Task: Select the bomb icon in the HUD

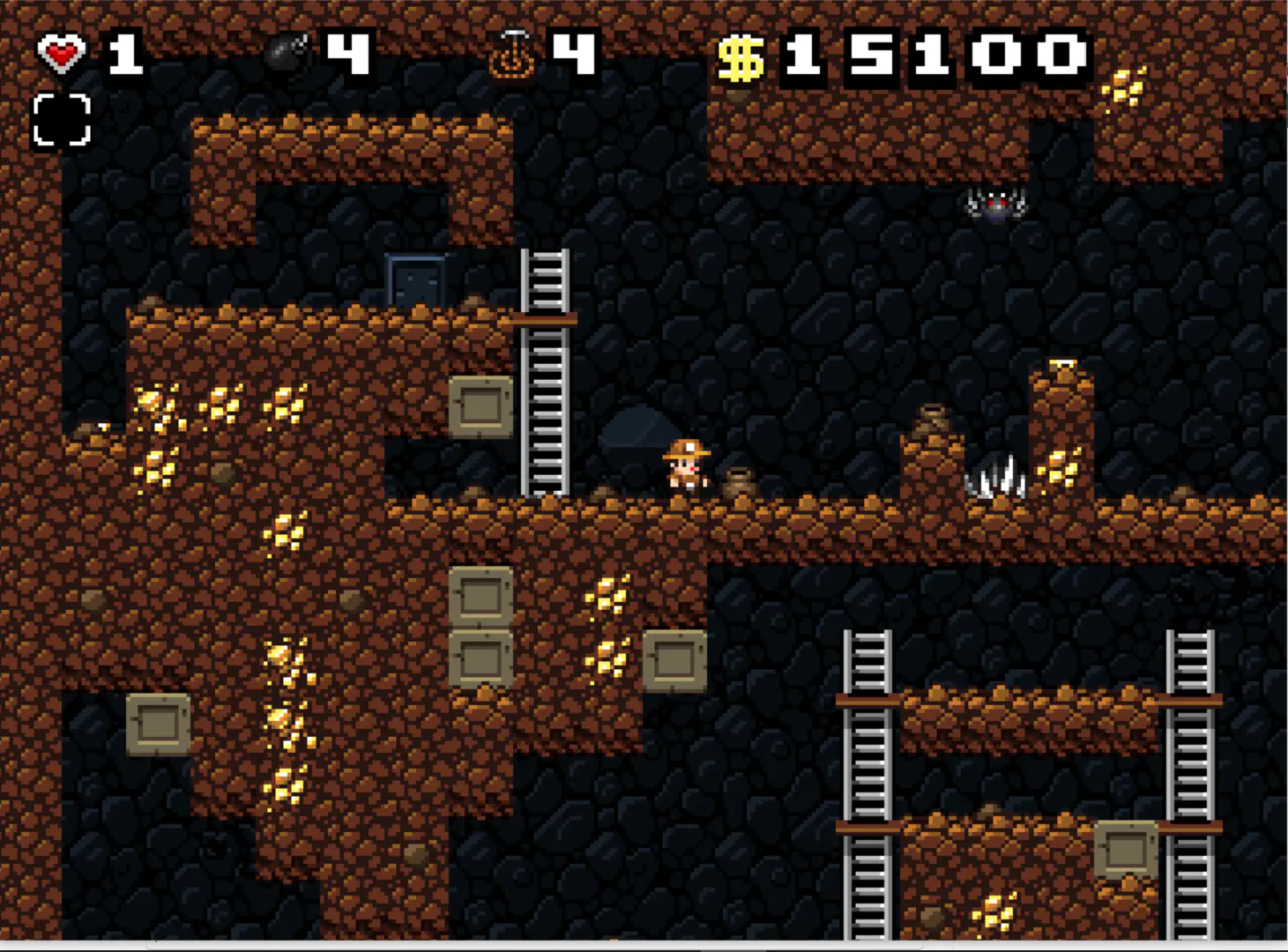Action: [x=287, y=55]
